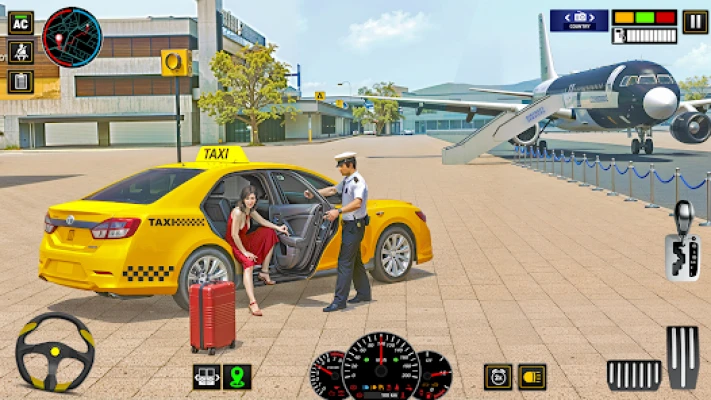Viewport: 711px width, 400px height.
Task: Toggle the AC button
Action: [20, 22]
